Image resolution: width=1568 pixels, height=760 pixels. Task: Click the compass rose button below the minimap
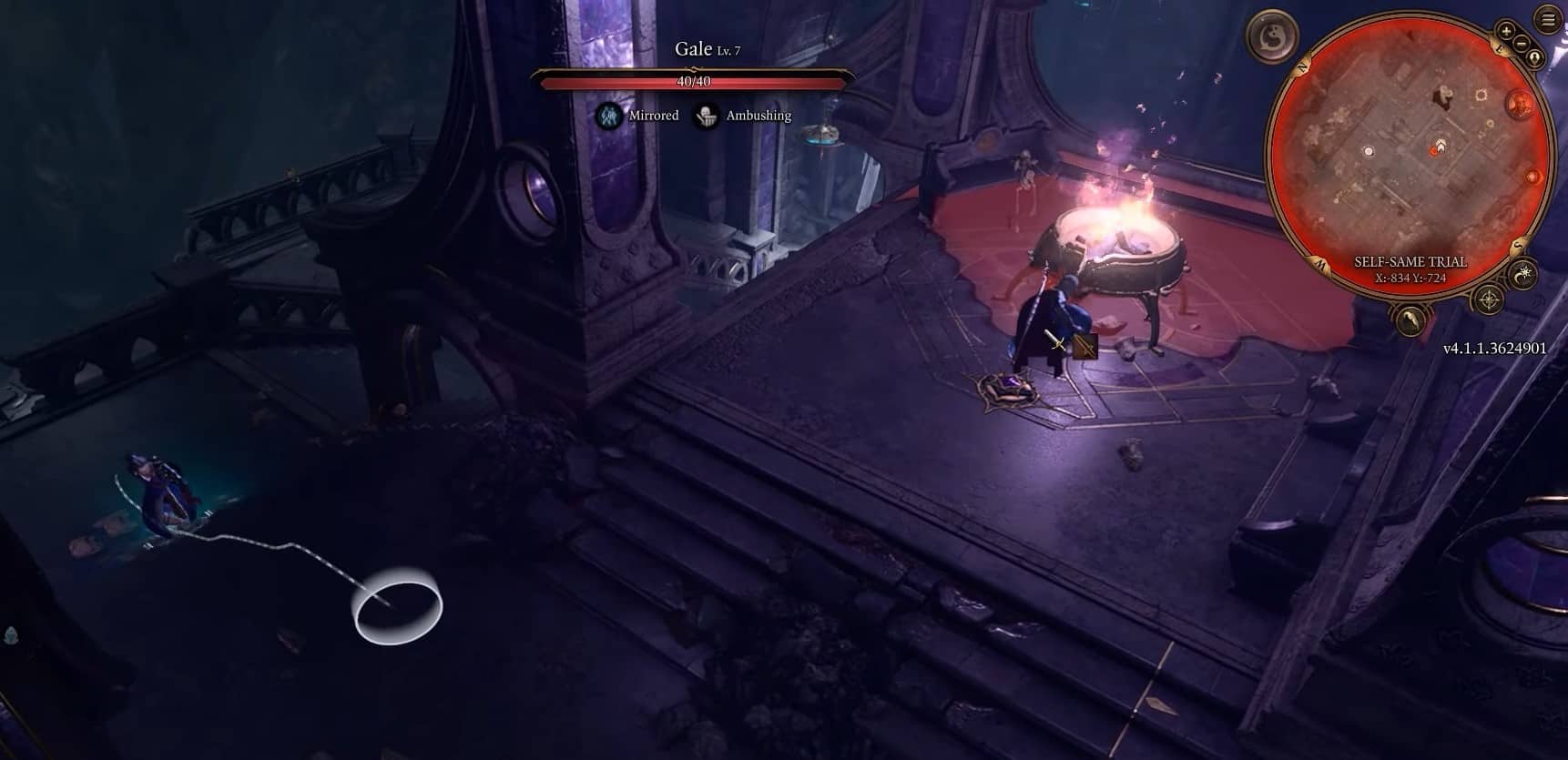(1488, 299)
